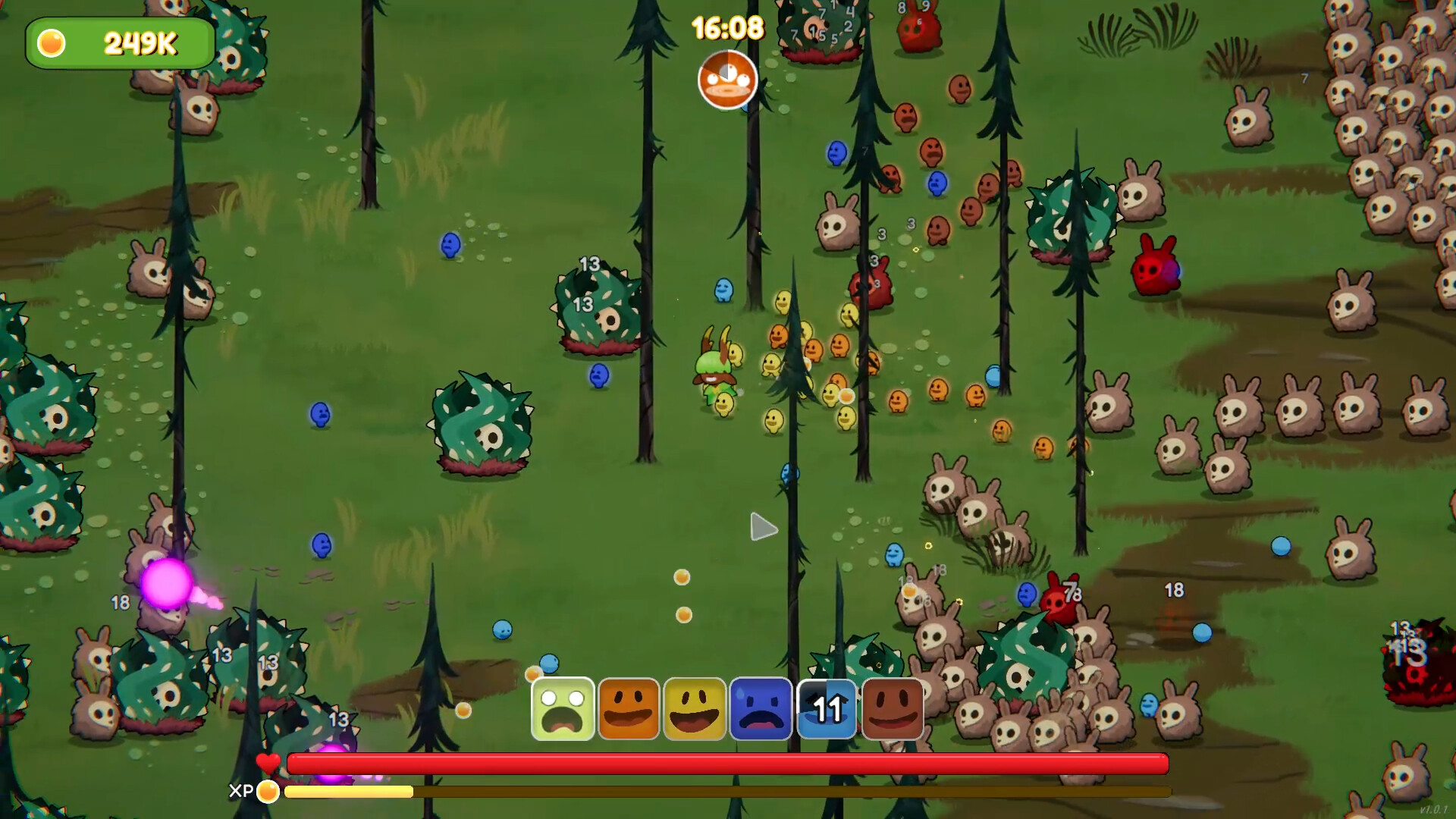The width and height of the screenshot is (1456, 819).
Task: Click the coin icon in the currency counter
Action: coord(50,43)
